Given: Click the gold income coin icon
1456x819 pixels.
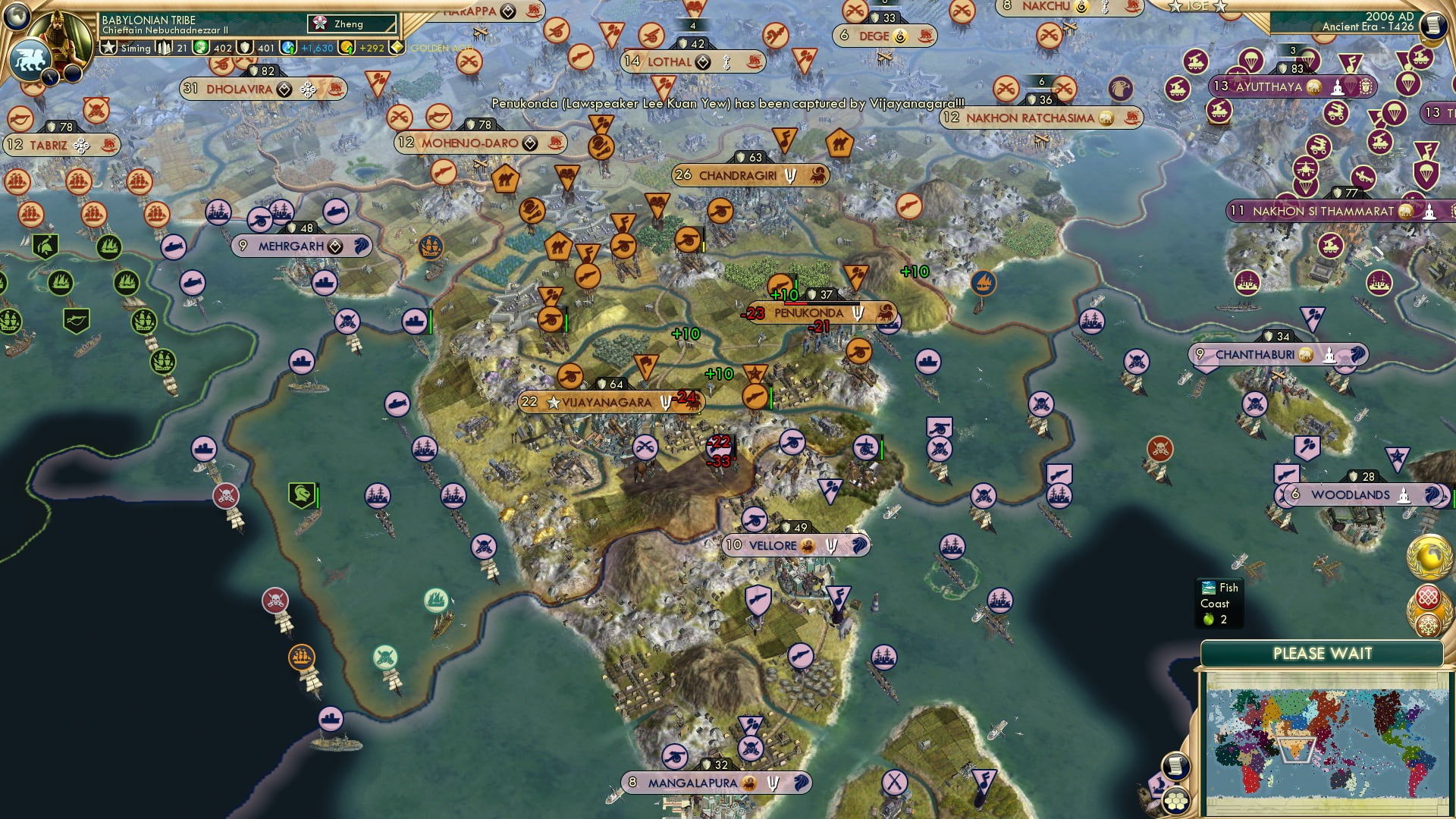Looking at the screenshot, I should tap(346, 47).
